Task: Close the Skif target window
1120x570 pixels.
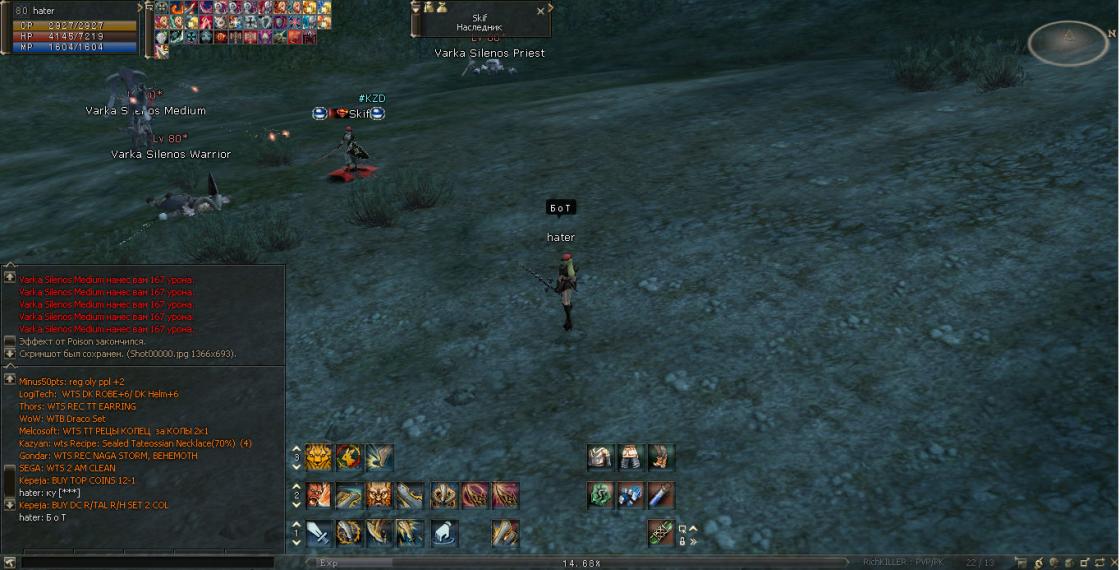Action: 541,11
